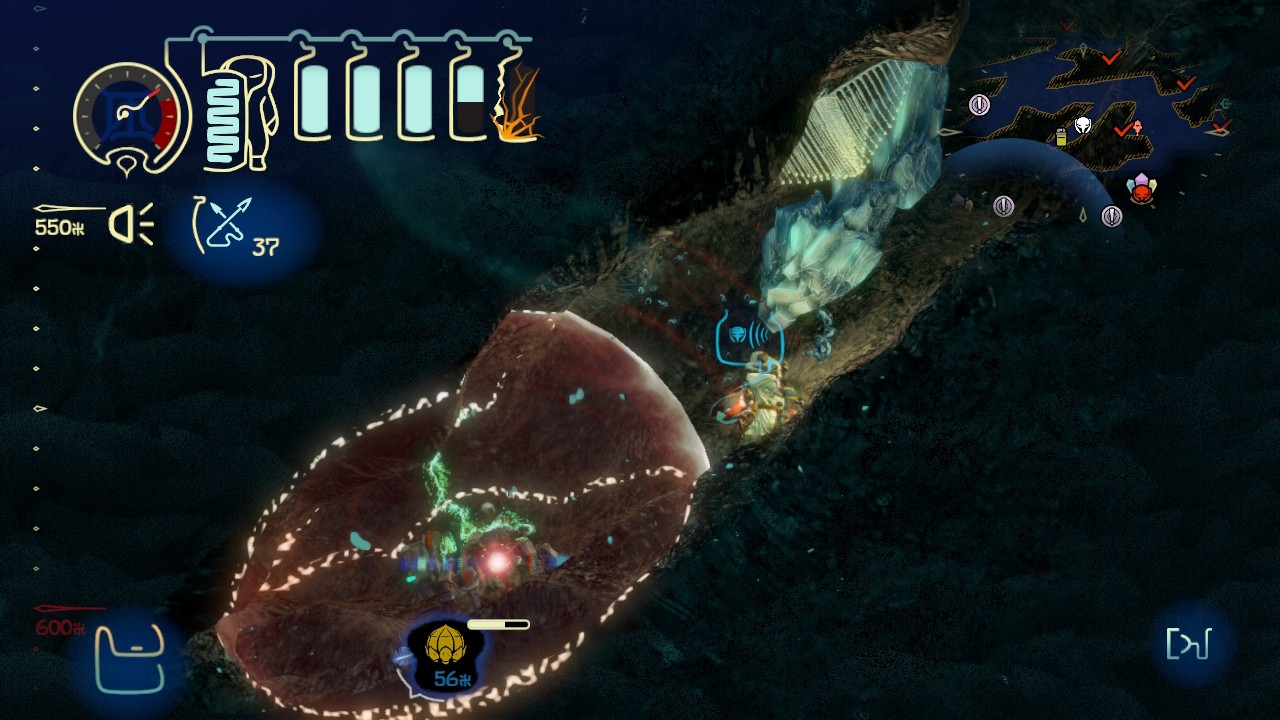Toggle the headlight icon
The image size is (1280, 720).
pyautogui.click(x=131, y=224)
